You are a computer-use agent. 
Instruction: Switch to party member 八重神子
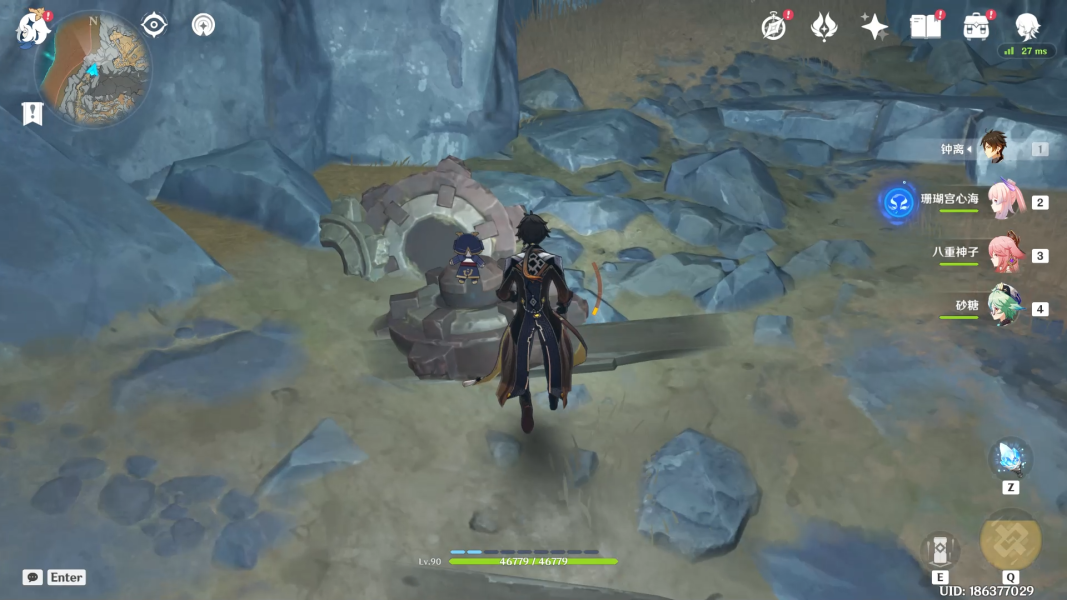point(1004,254)
